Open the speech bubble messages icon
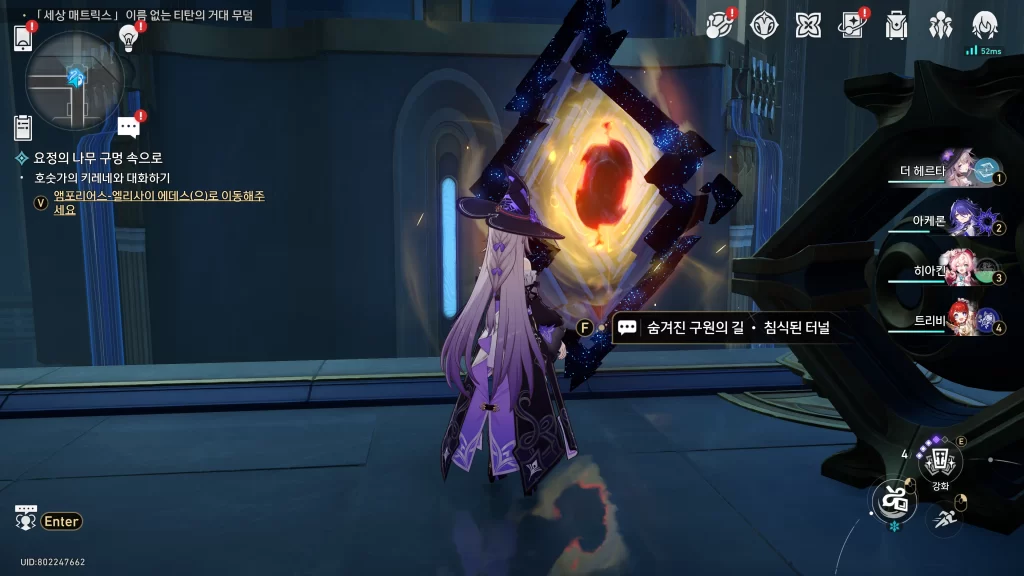The width and height of the screenshot is (1024, 576). tap(128, 126)
